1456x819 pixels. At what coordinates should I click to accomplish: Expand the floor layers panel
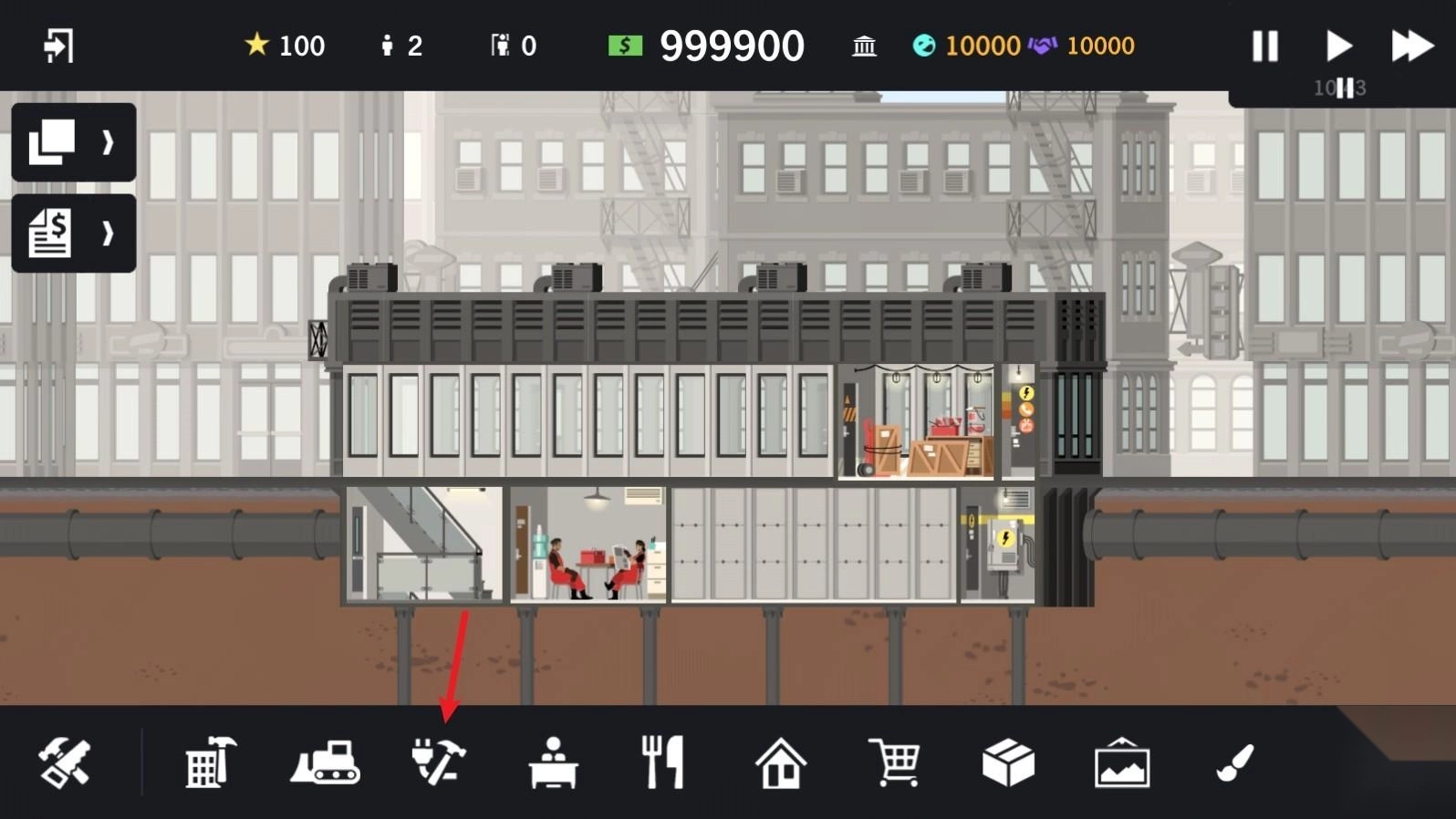tap(73, 142)
